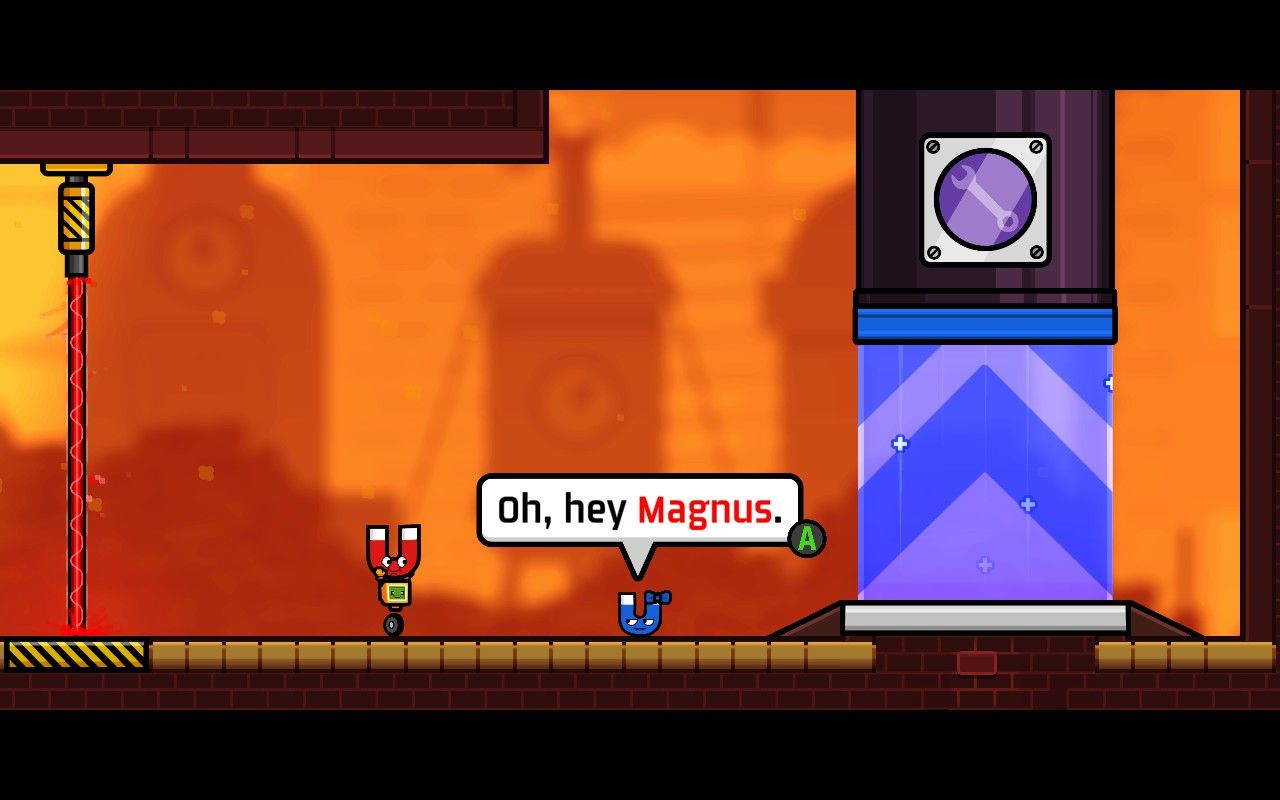Image resolution: width=1280 pixels, height=800 pixels.
Task: Click the purple wrench emblem on the pillar
Action: 984,200
